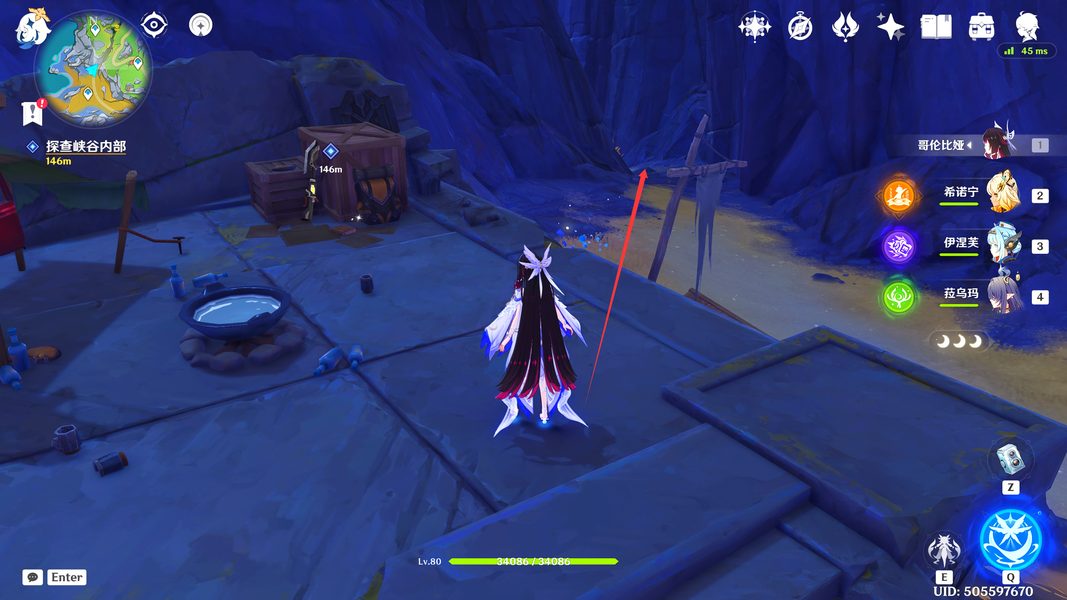Open the events compass icon
Viewport: 1067px width, 600px height.
coord(799,27)
